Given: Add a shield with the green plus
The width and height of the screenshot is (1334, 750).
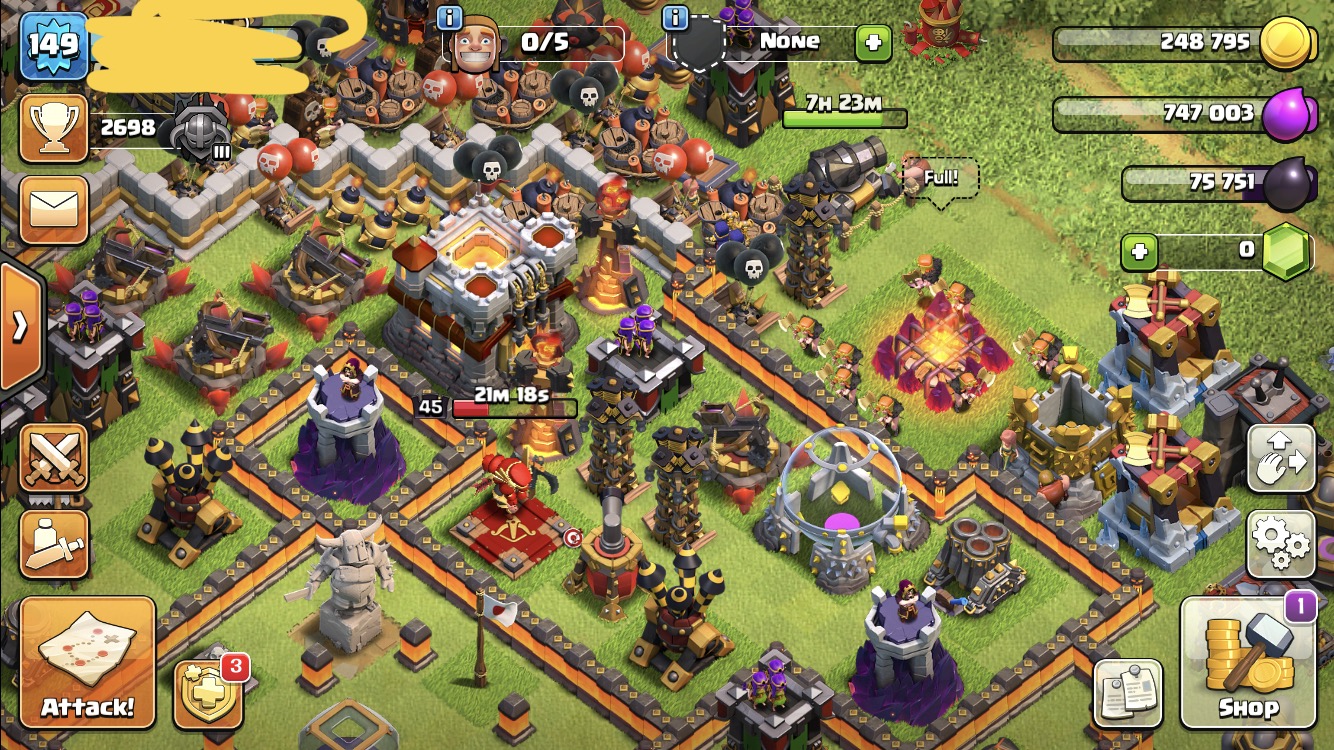Looking at the screenshot, I should coord(873,43).
